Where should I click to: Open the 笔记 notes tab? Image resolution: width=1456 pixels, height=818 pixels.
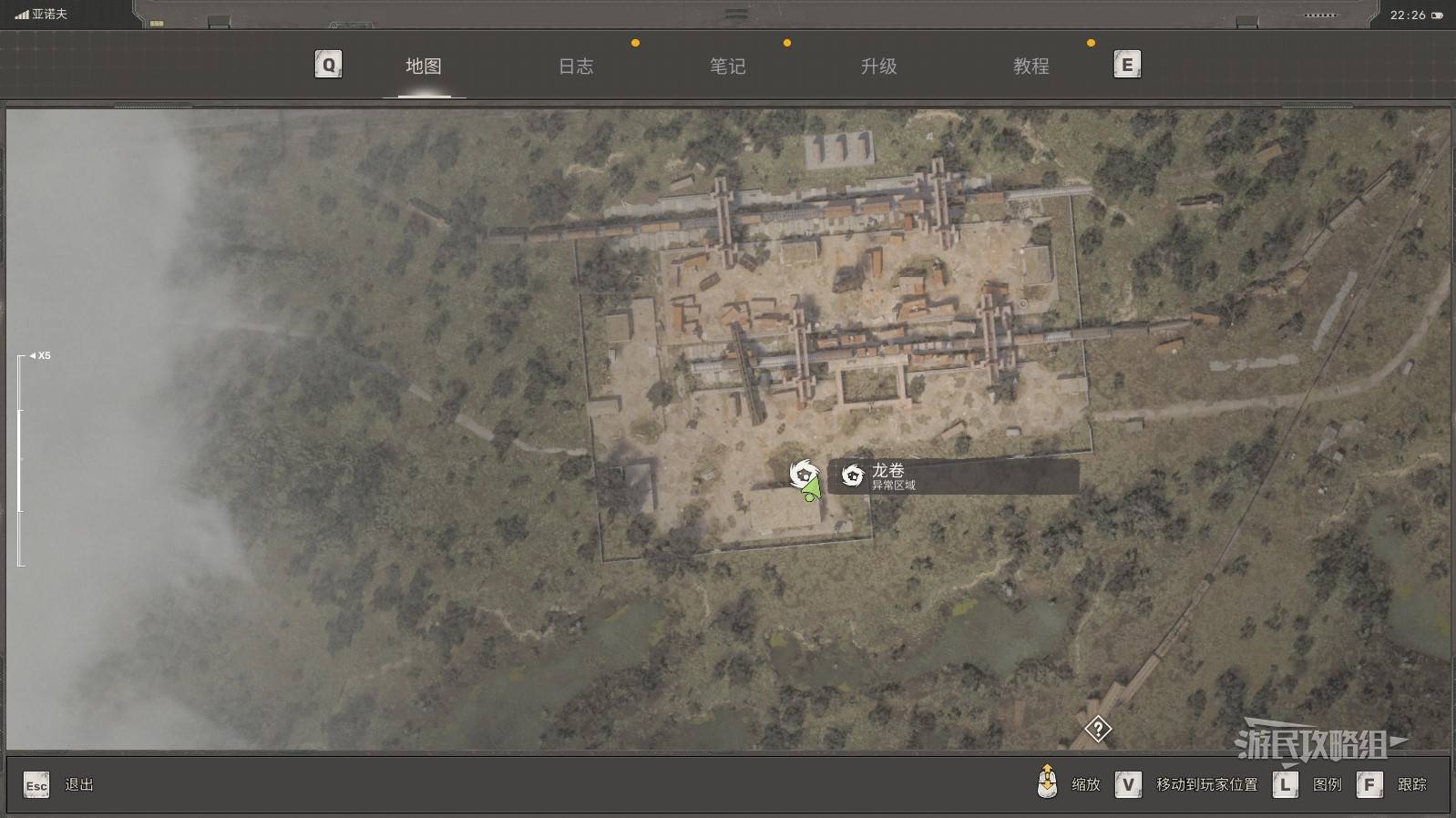click(727, 66)
